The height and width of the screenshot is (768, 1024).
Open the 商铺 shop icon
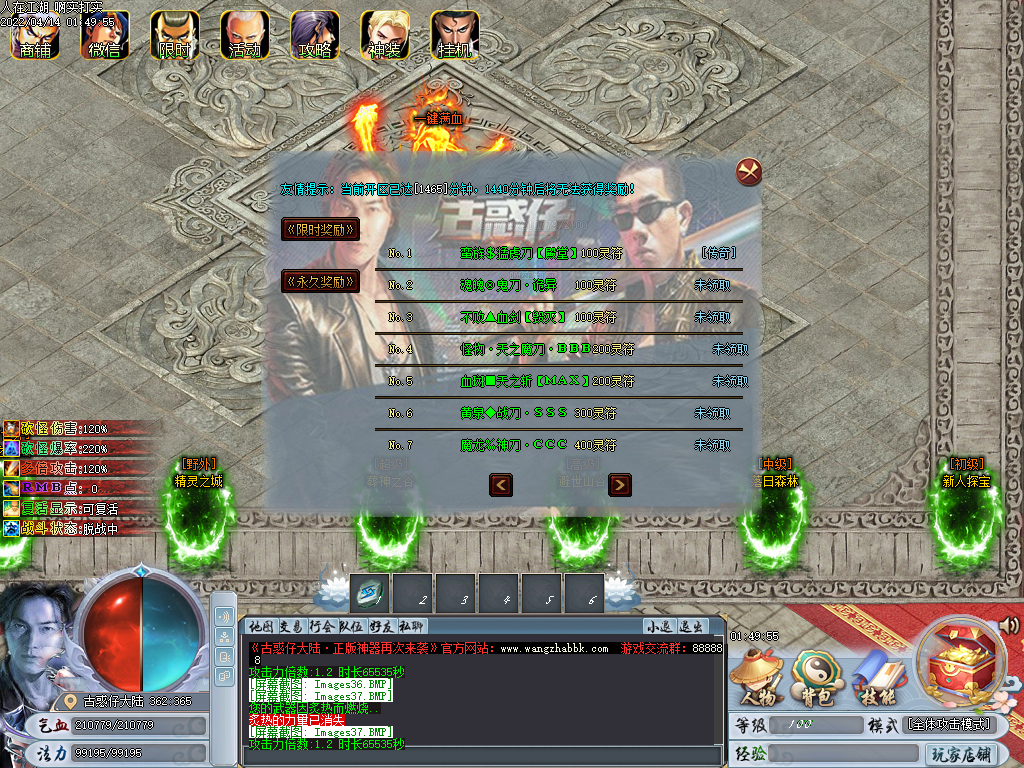point(35,35)
